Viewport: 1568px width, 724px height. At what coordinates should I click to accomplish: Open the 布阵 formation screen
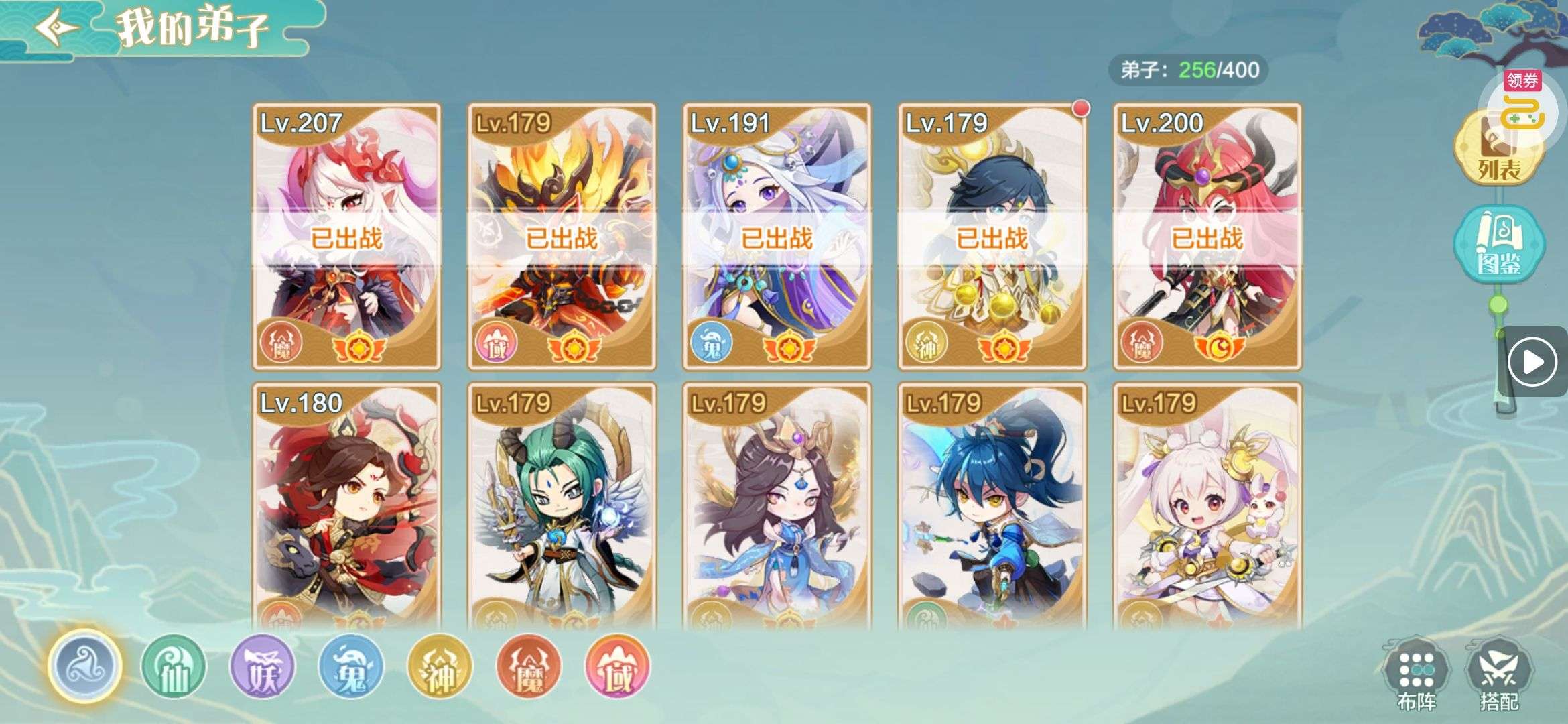1416,674
